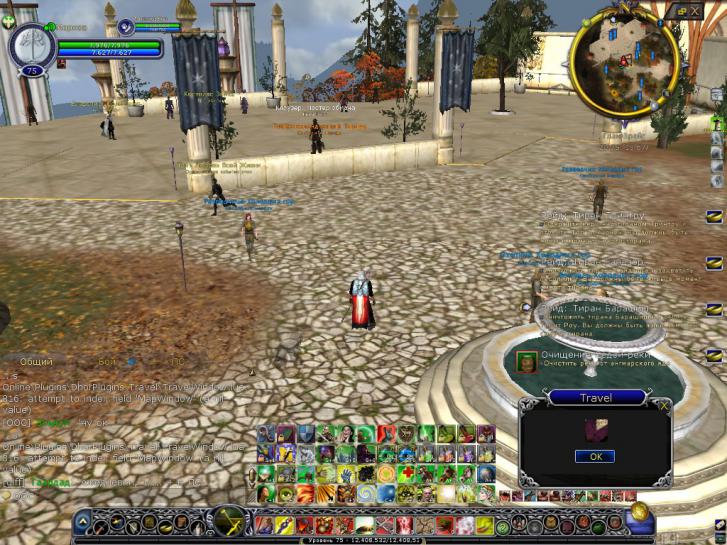
Task: Activate the round auto-attack weapon button
Action: tap(229, 521)
